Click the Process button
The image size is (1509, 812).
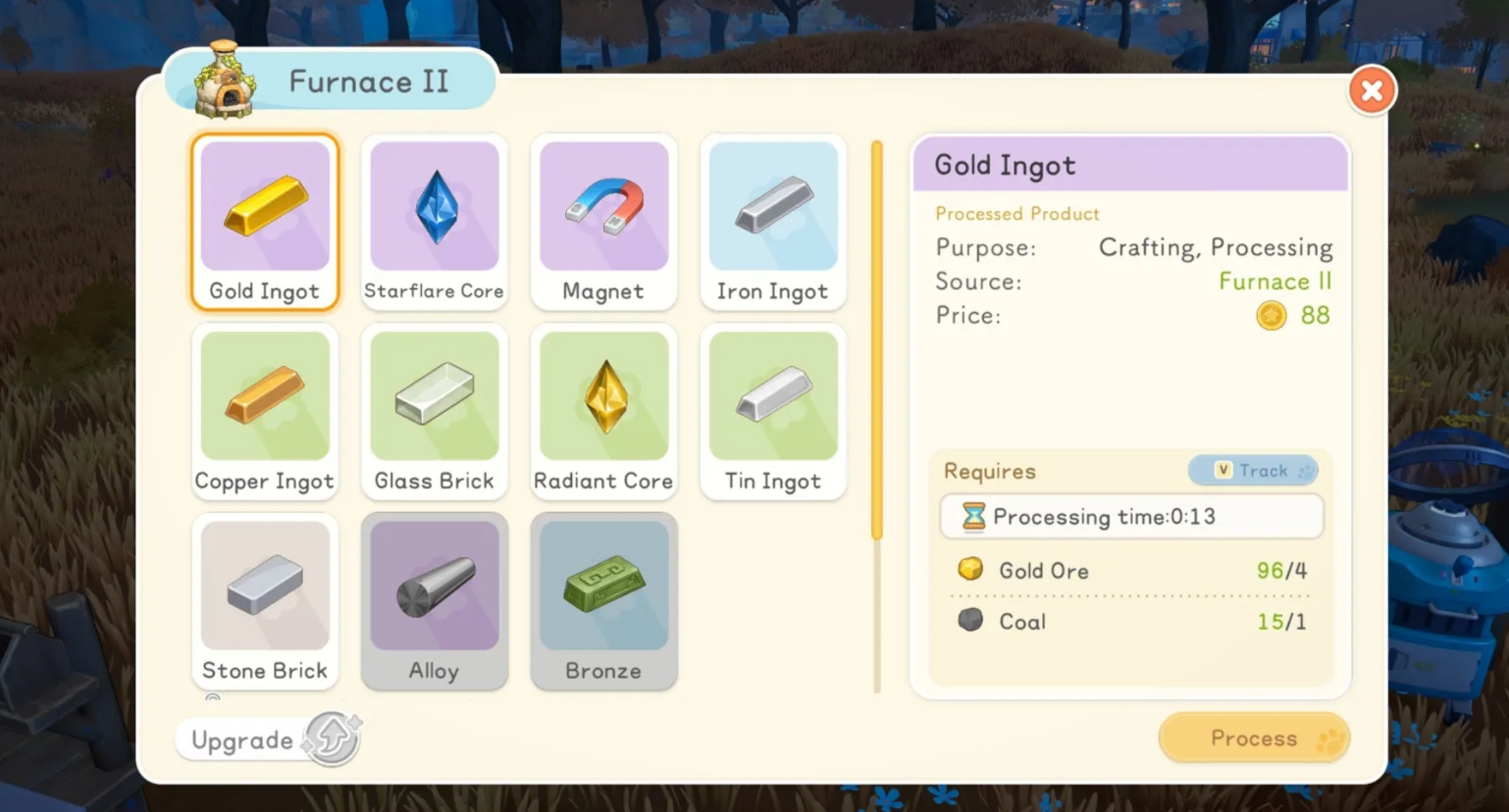[x=1254, y=738]
